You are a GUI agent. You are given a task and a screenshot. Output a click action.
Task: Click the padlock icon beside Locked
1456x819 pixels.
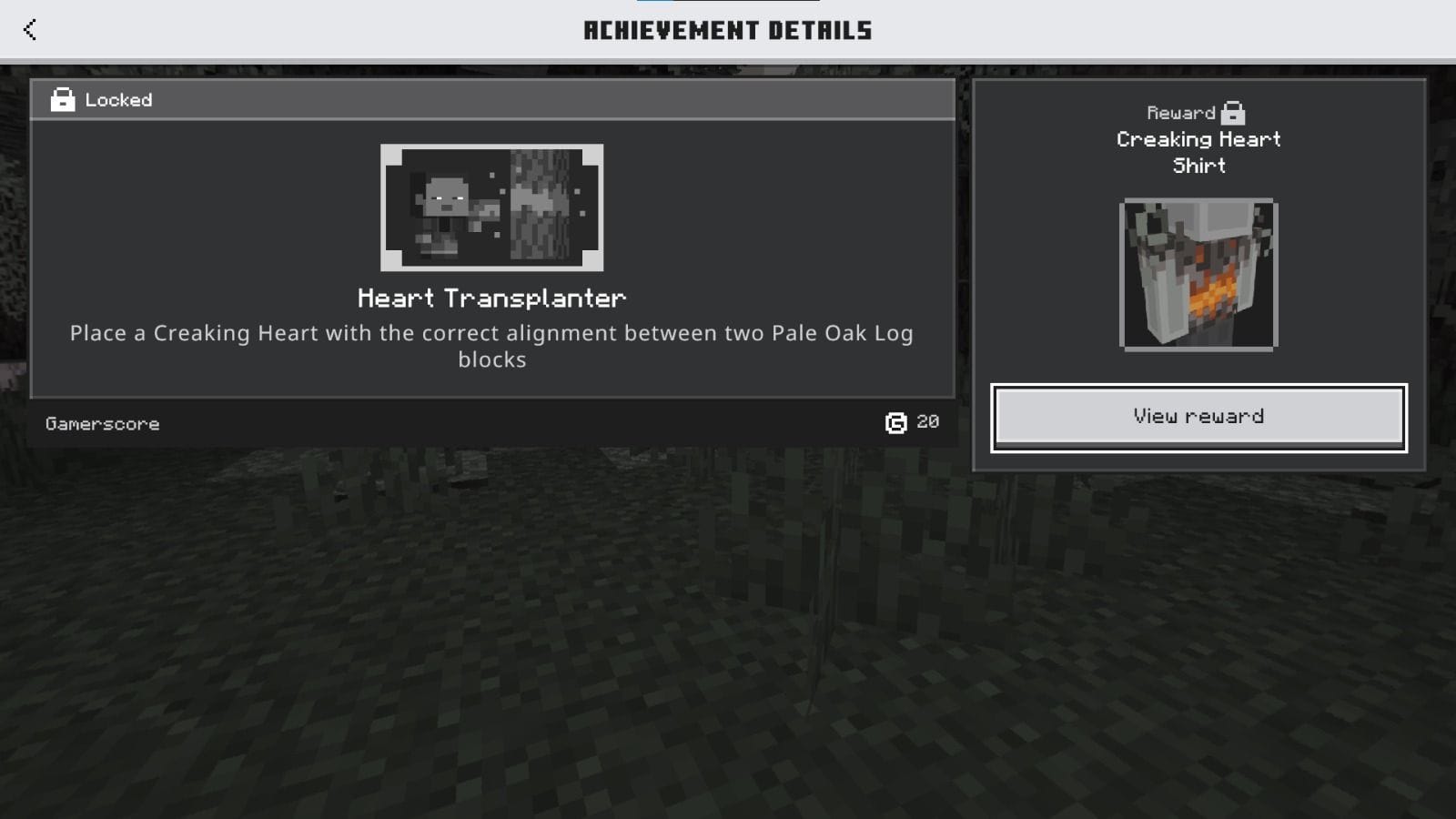tap(61, 100)
